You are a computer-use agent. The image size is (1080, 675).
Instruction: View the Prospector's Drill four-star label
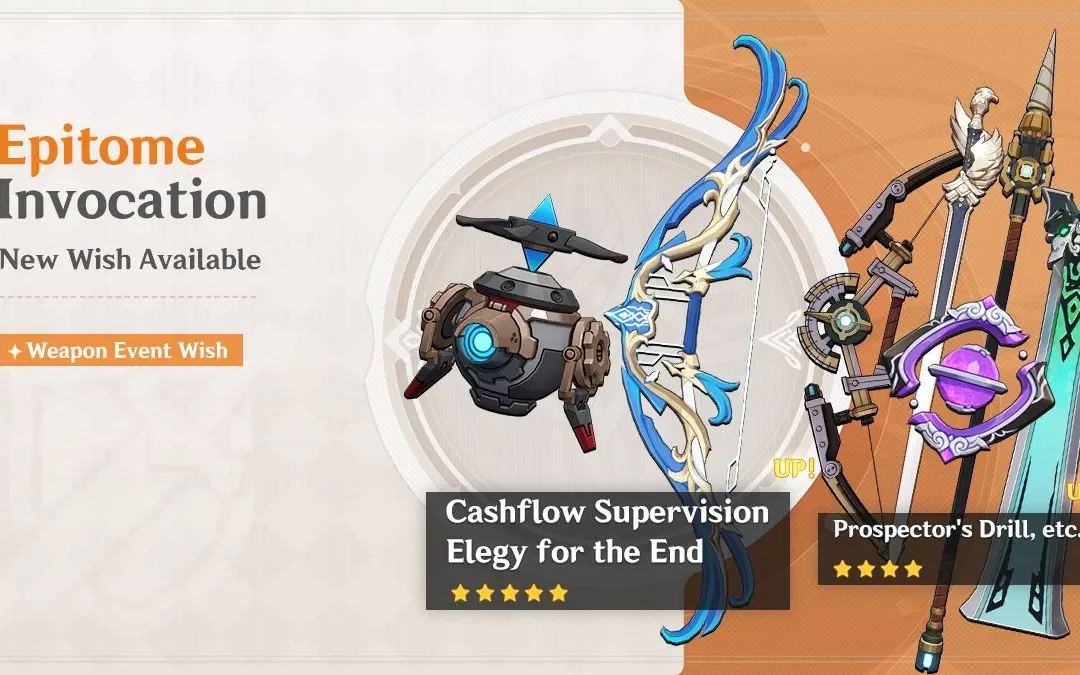948,531
